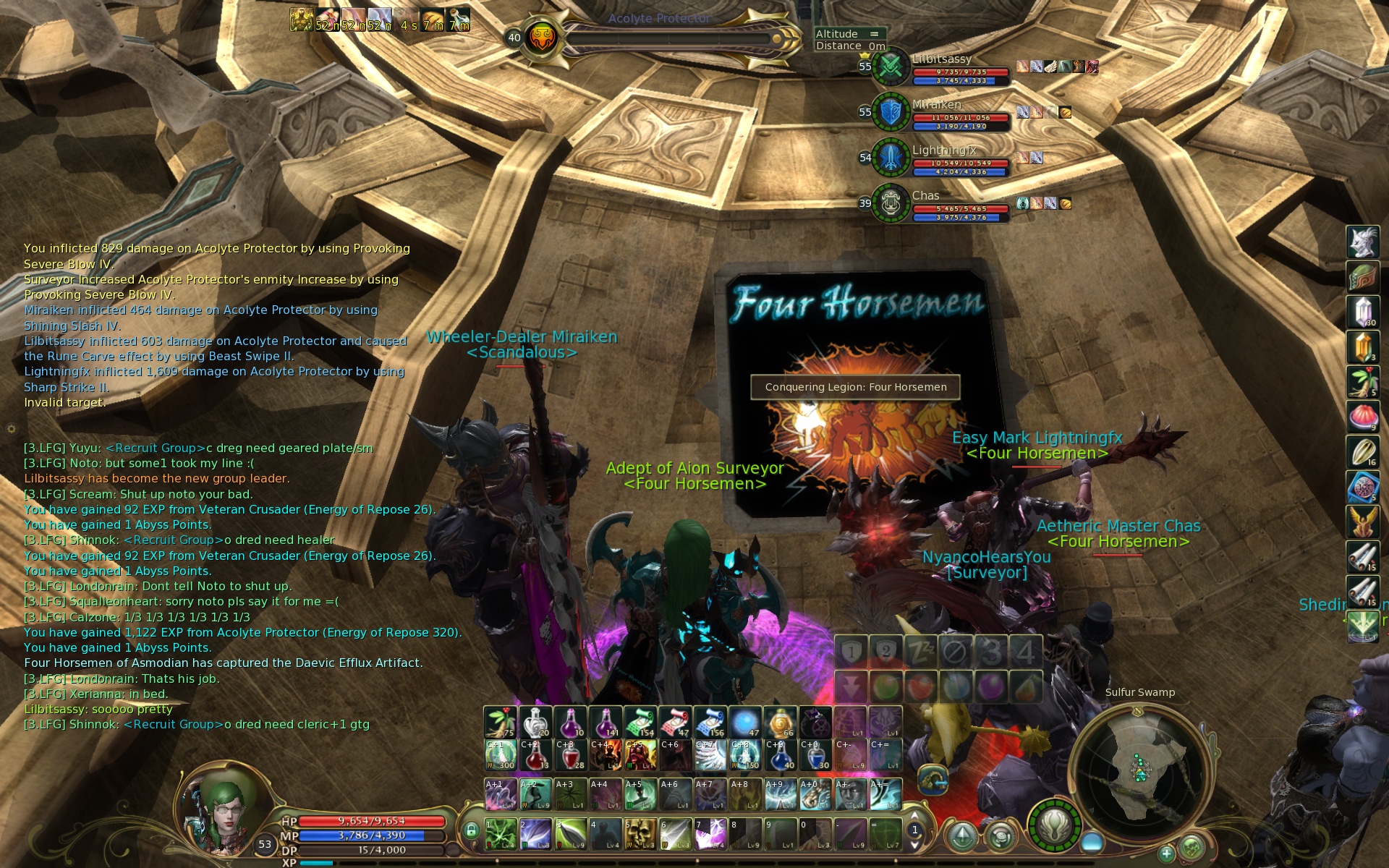Use the orange crystal with count 3
Viewport: 1389px width, 868px height.
coord(1362,347)
